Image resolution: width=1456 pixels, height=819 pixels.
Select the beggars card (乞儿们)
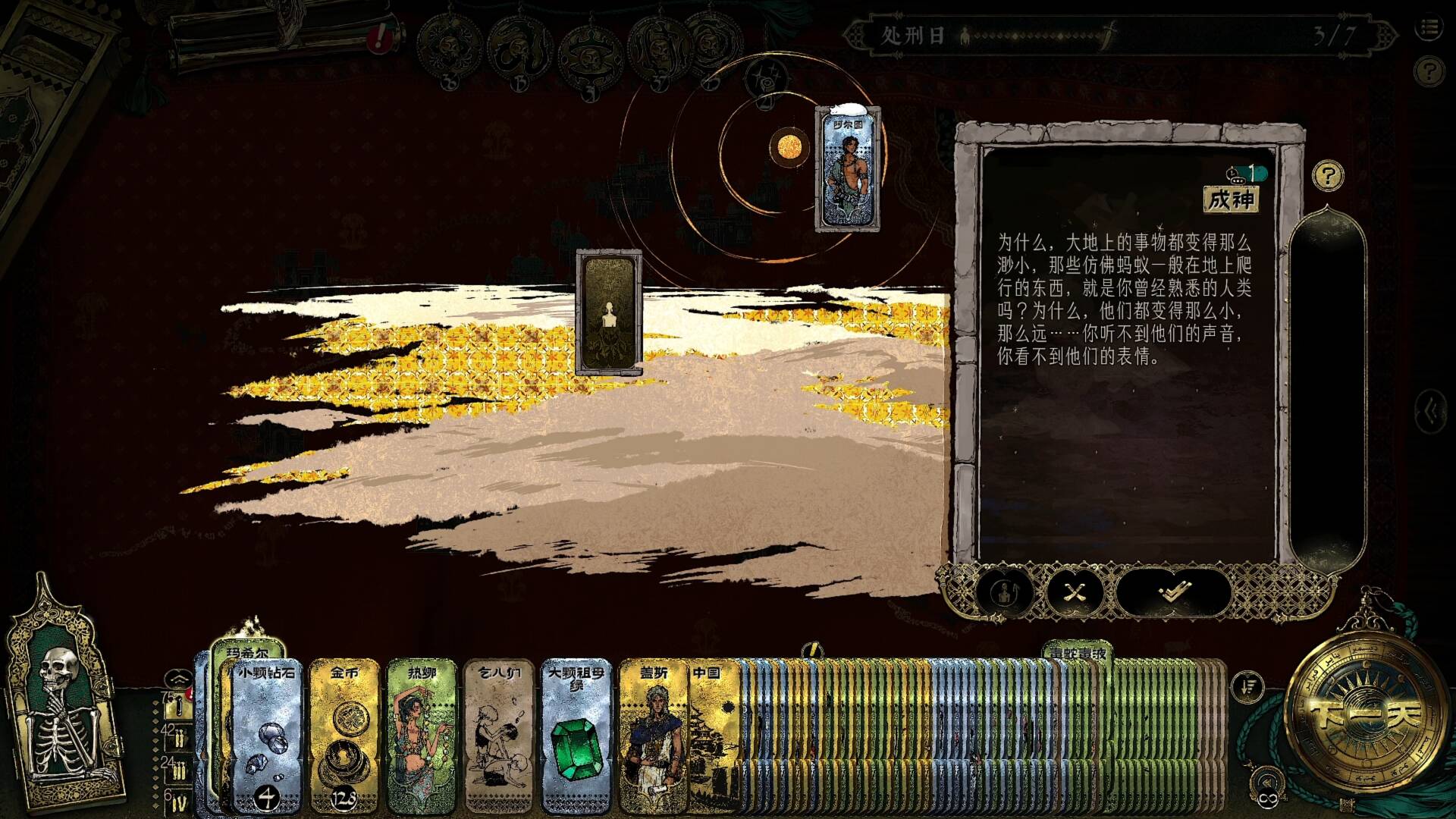coord(499,734)
